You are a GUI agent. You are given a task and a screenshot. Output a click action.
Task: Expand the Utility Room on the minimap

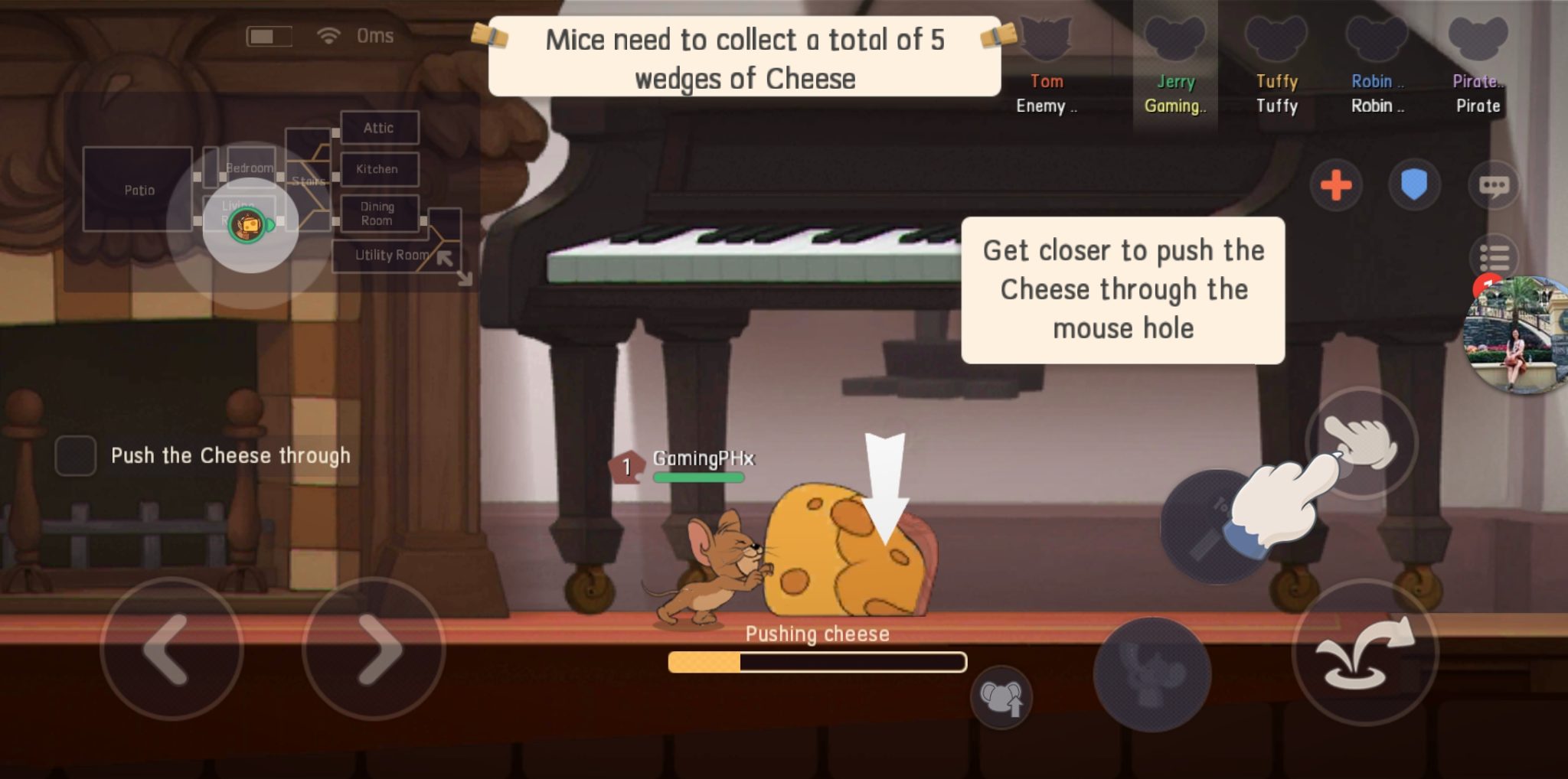click(x=392, y=256)
